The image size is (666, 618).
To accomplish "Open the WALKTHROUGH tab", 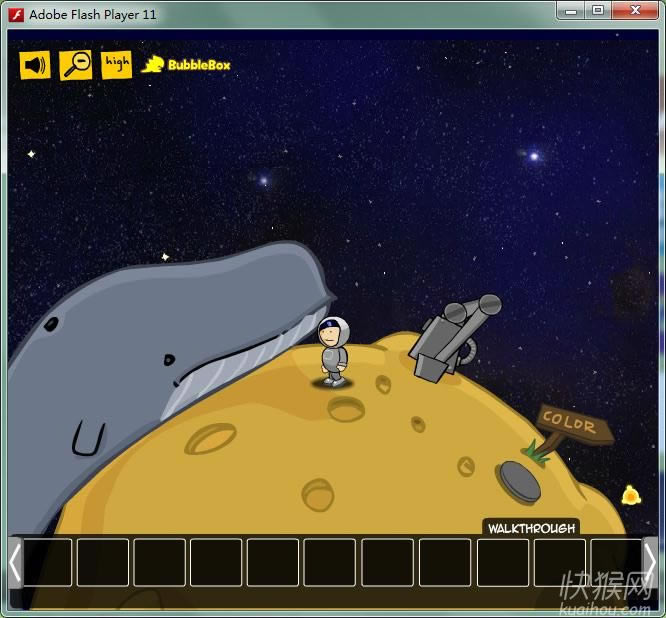I will click(531, 528).
